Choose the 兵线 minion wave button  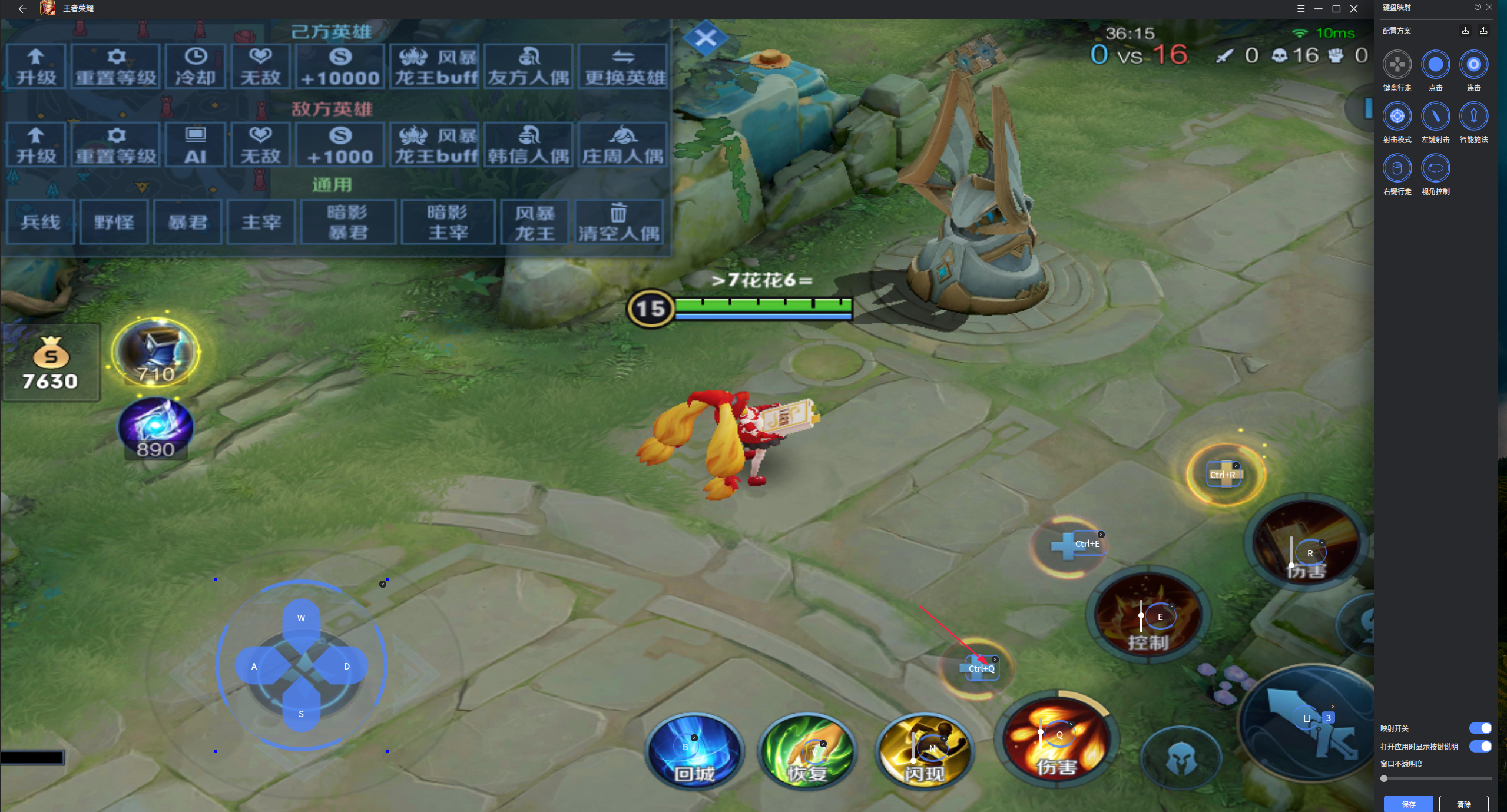pyautogui.click(x=41, y=222)
